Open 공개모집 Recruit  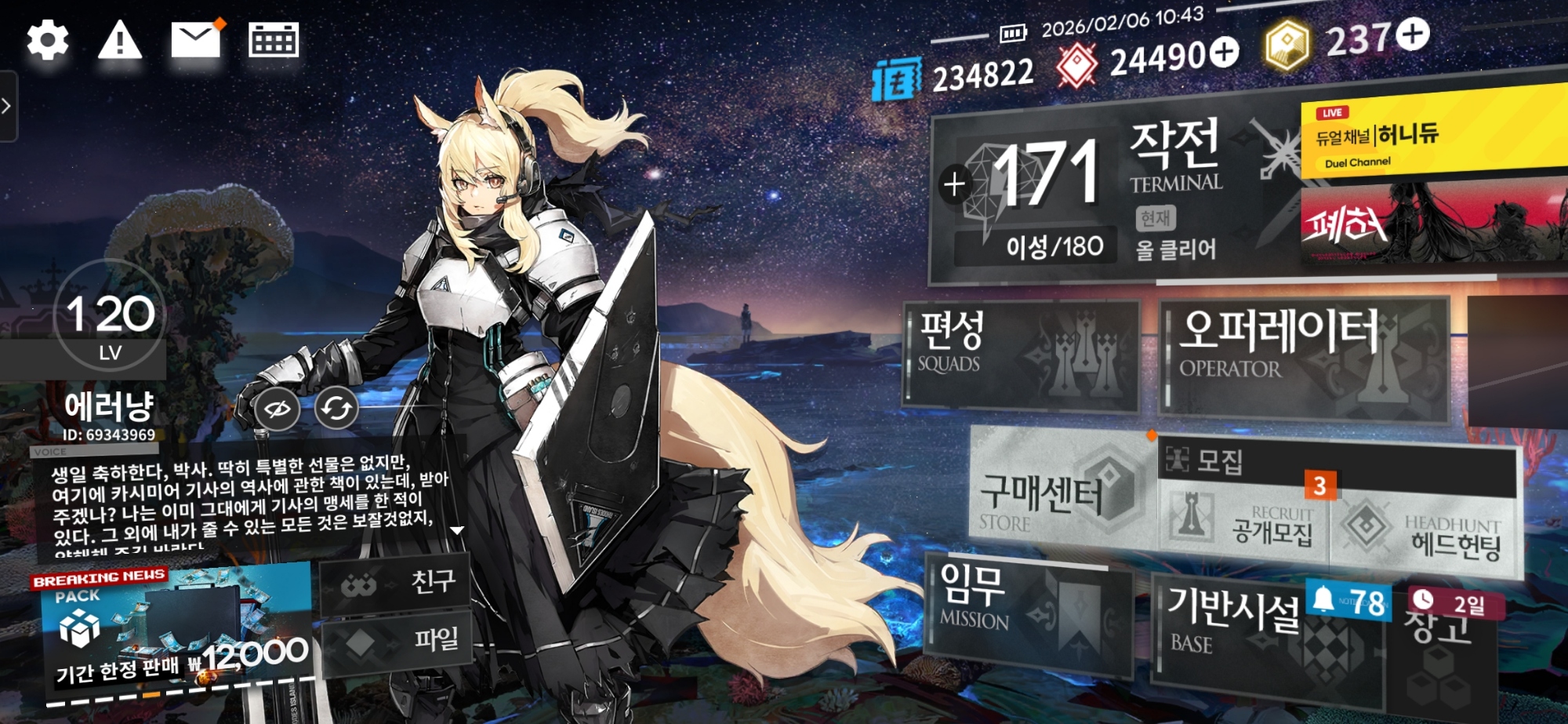1245,523
